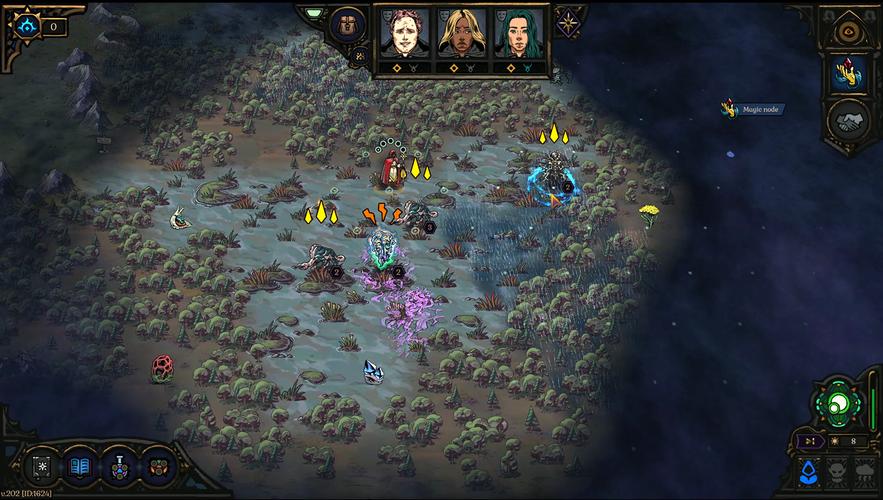Click the compass star icon beside portraits
Image resolution: width=883 pixels, height=500 pixels.
[568, 23]
